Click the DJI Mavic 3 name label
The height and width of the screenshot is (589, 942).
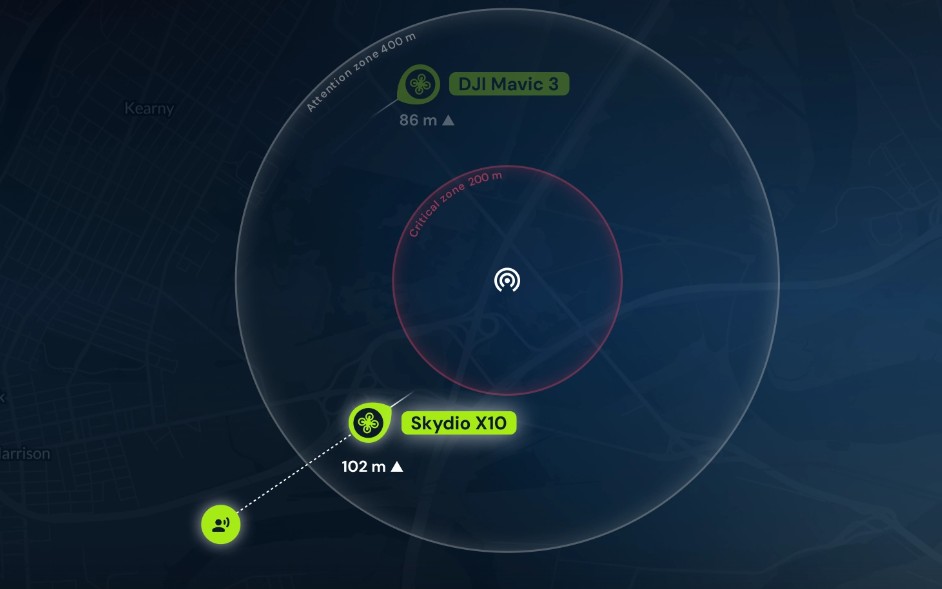(x=509, y=84)
